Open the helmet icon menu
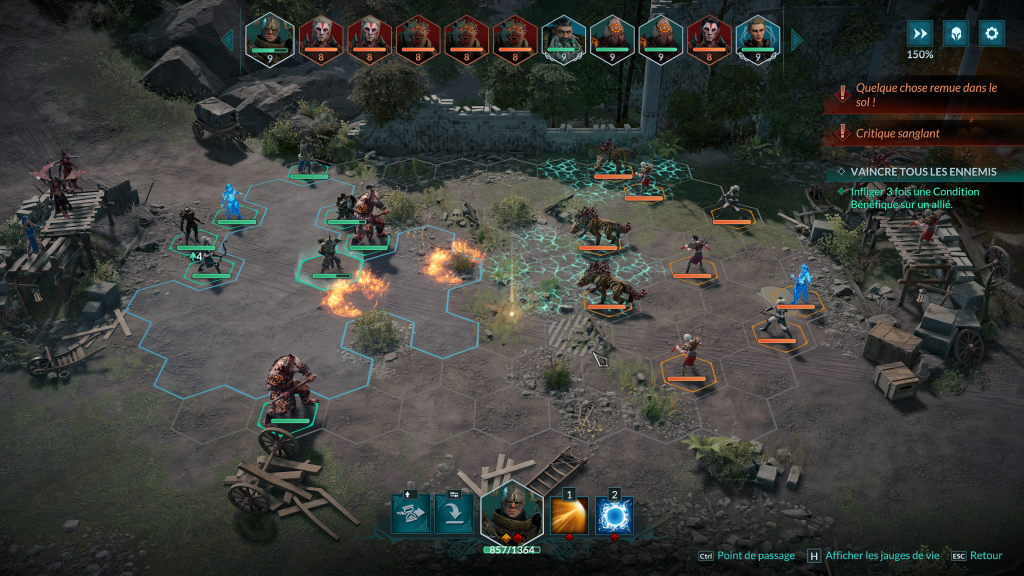The image size is (1024, 576). [x=956, y=33]
